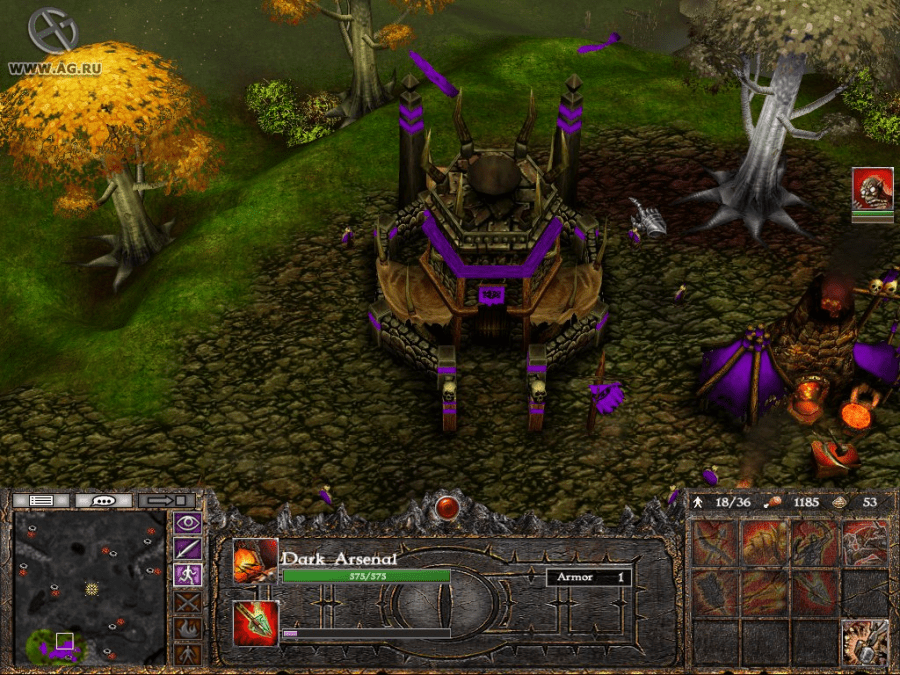
Task: Click the spearhead upgrade in production queue
Action: pos(255,623)
